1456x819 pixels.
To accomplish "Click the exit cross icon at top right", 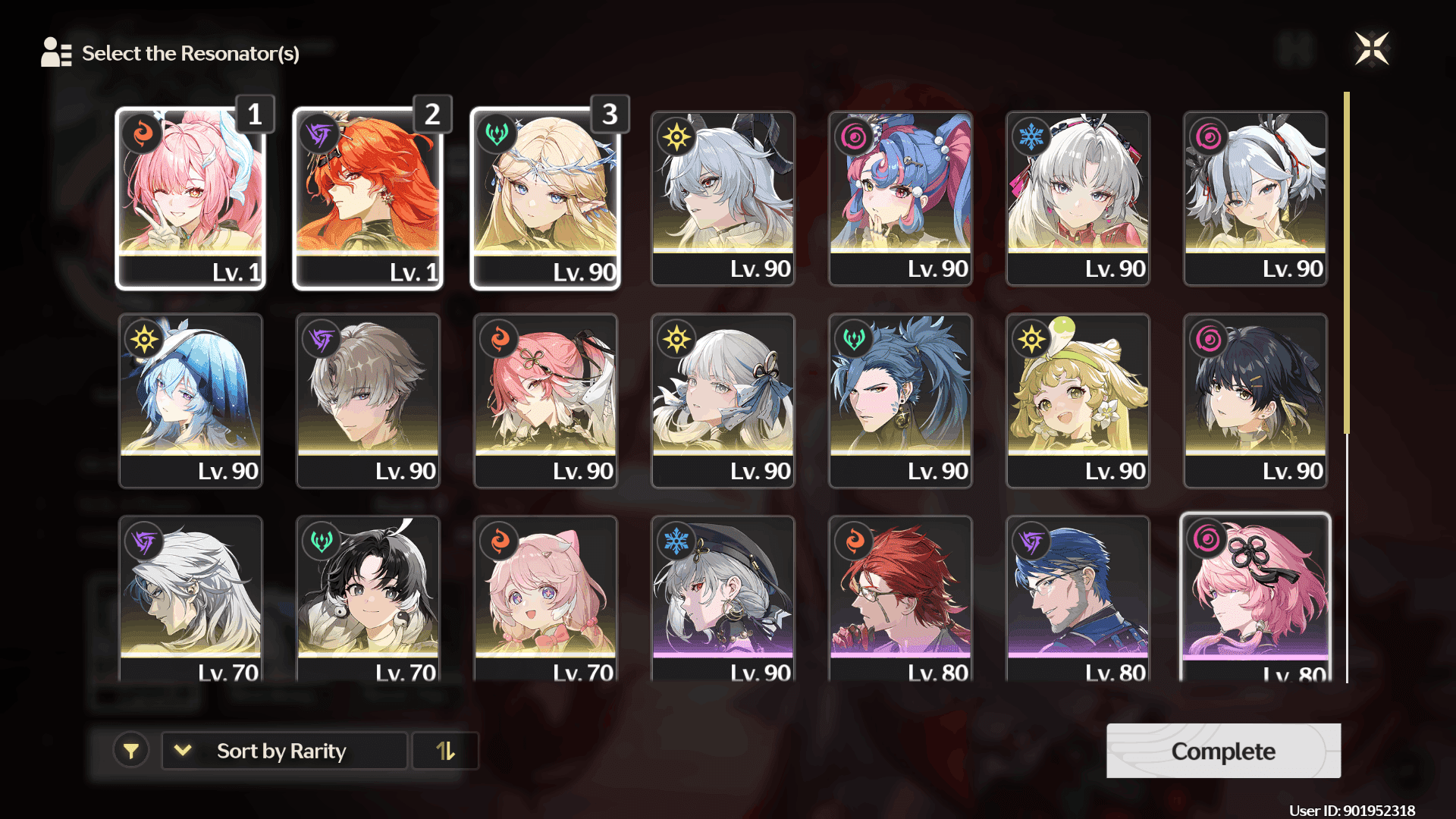I will pos(1374,48).
